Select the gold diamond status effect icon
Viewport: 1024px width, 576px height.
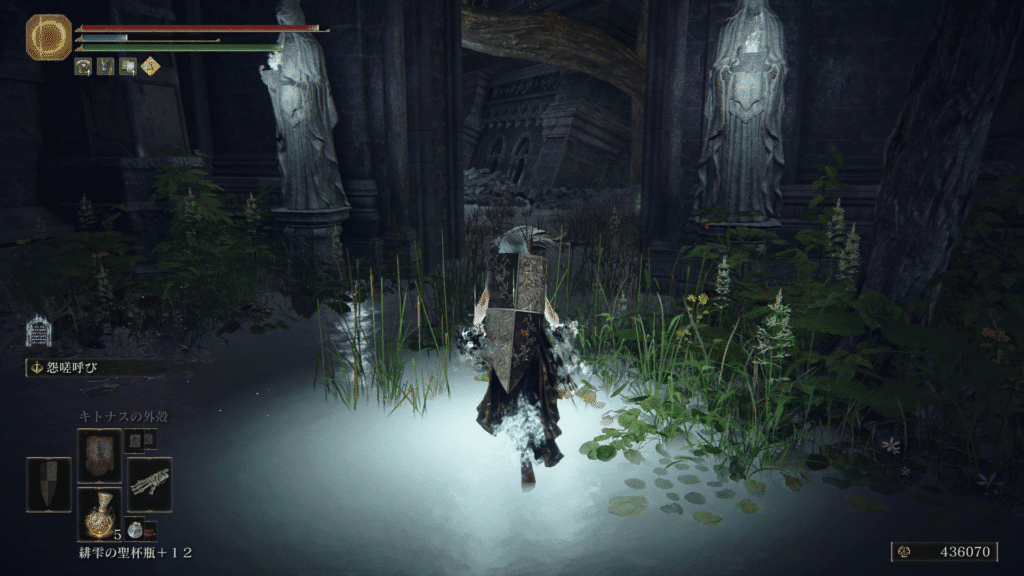tap(149, 67)
